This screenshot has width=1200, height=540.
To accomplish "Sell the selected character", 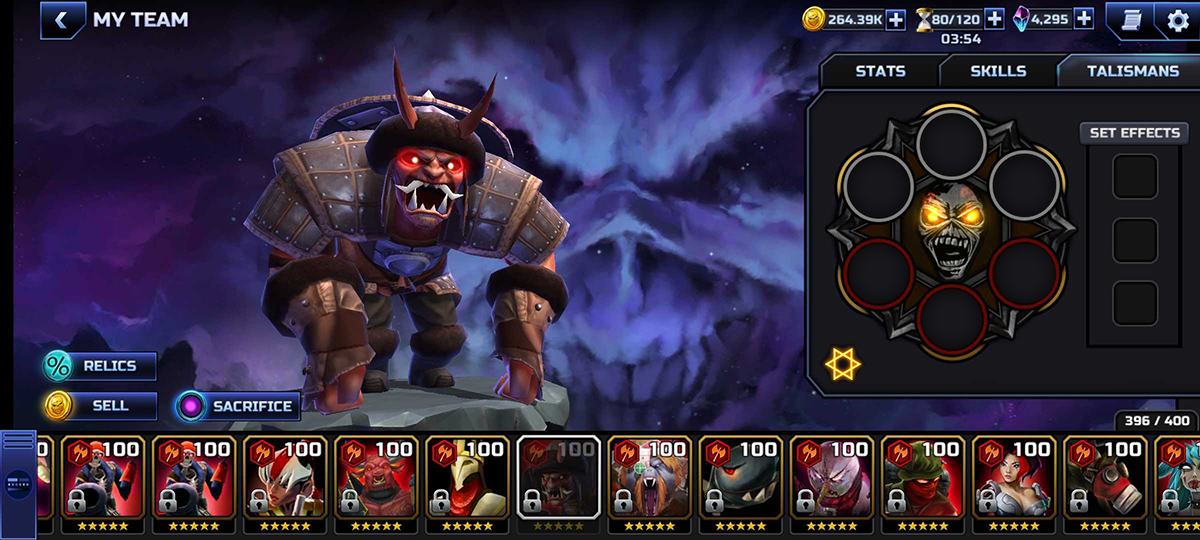I will point(99,406).
